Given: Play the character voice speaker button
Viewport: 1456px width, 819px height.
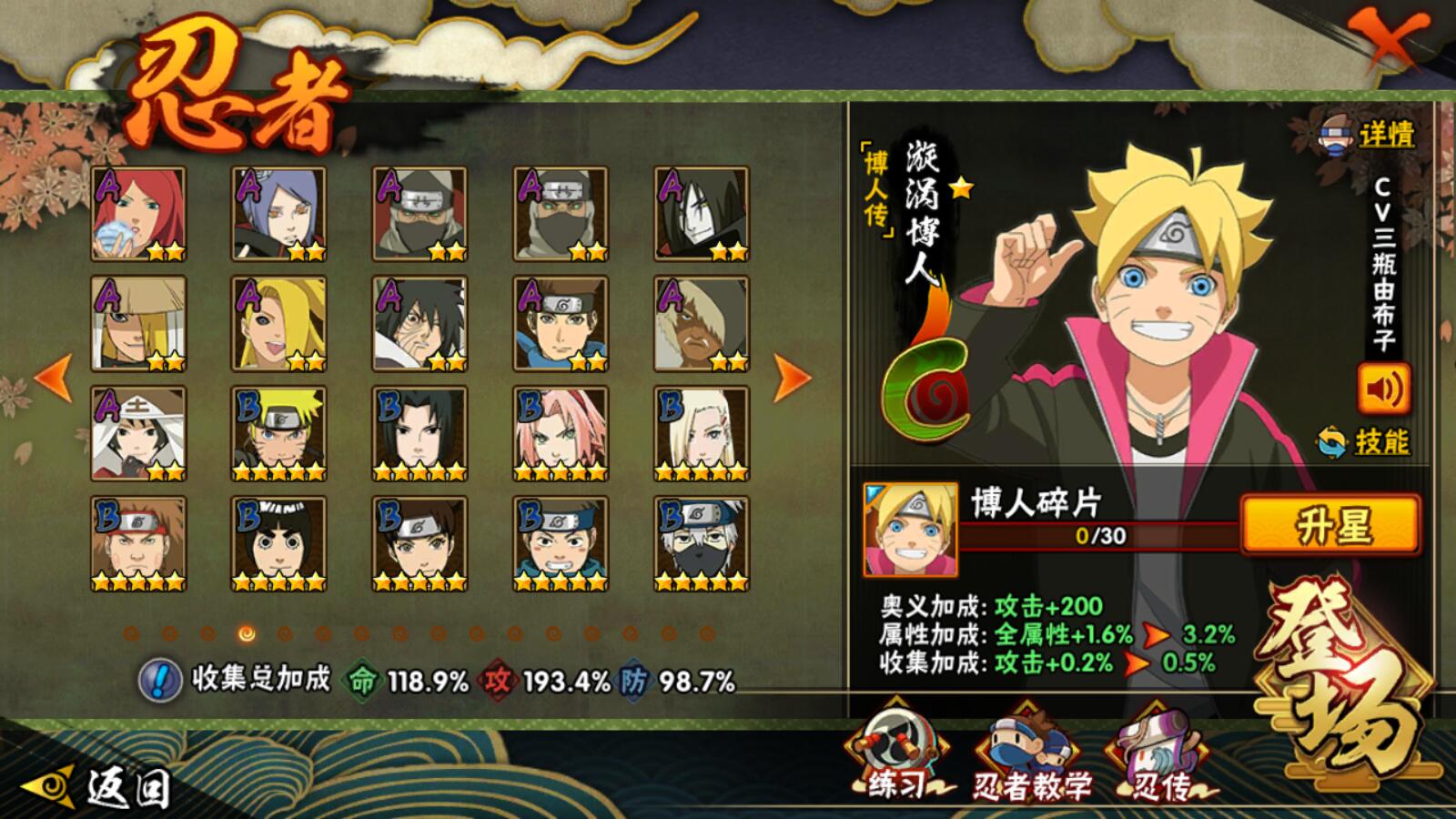Looking at the screenshot, I should (1382, 389).
